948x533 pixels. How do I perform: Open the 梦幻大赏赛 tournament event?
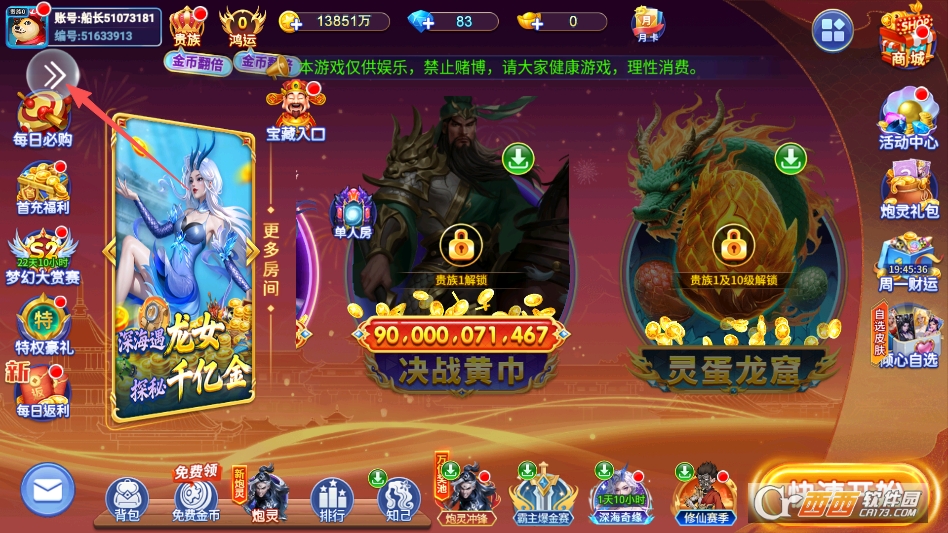click(42, 255)
